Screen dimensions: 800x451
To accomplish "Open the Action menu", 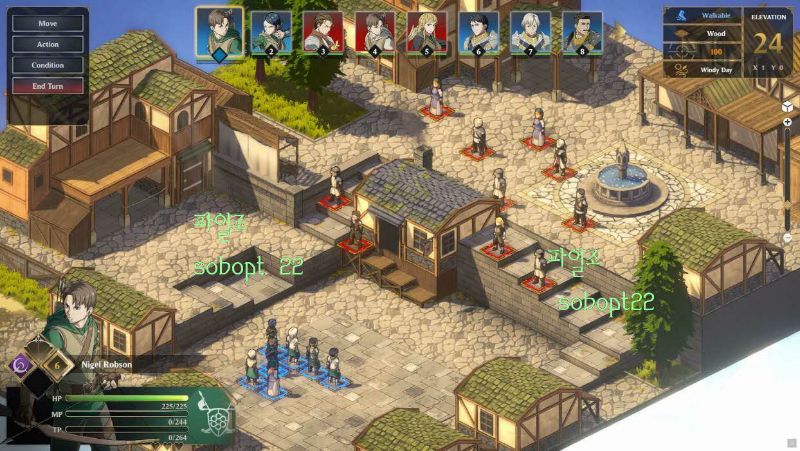I will (x=47, y=44).
